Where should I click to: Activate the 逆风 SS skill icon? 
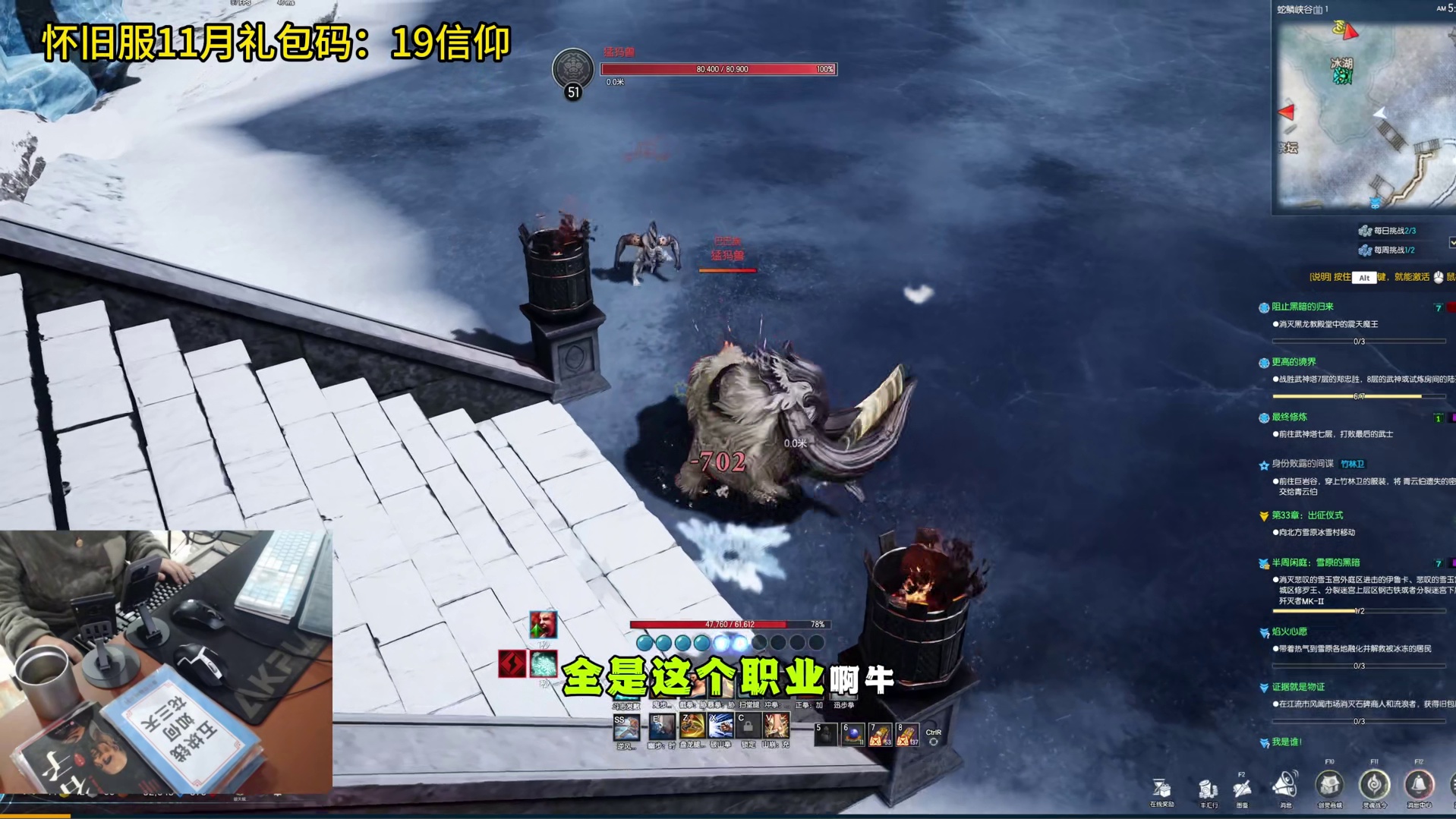coord(626,727)
